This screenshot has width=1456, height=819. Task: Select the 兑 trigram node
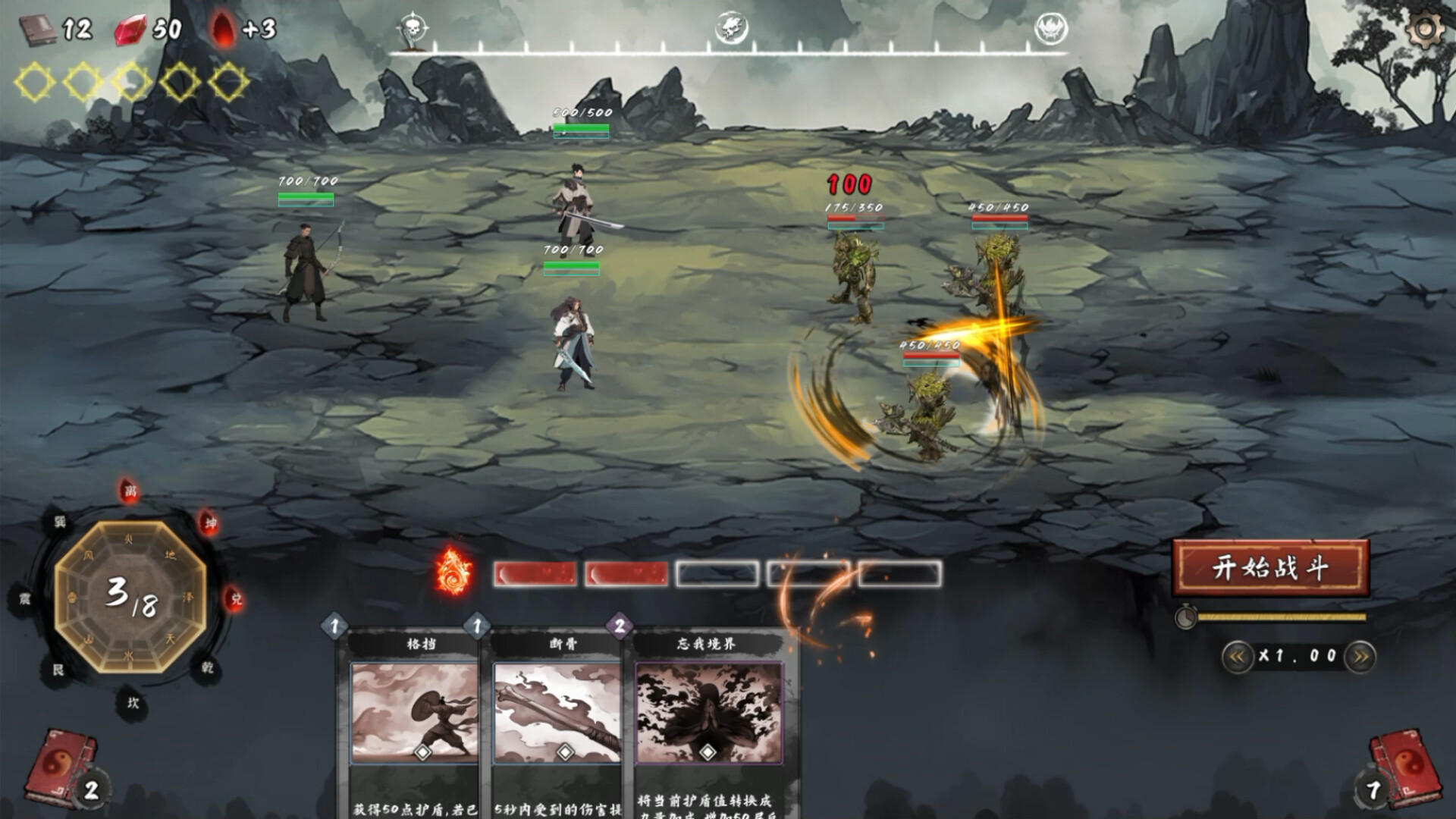pyautogui.click(x=236, y=599)
